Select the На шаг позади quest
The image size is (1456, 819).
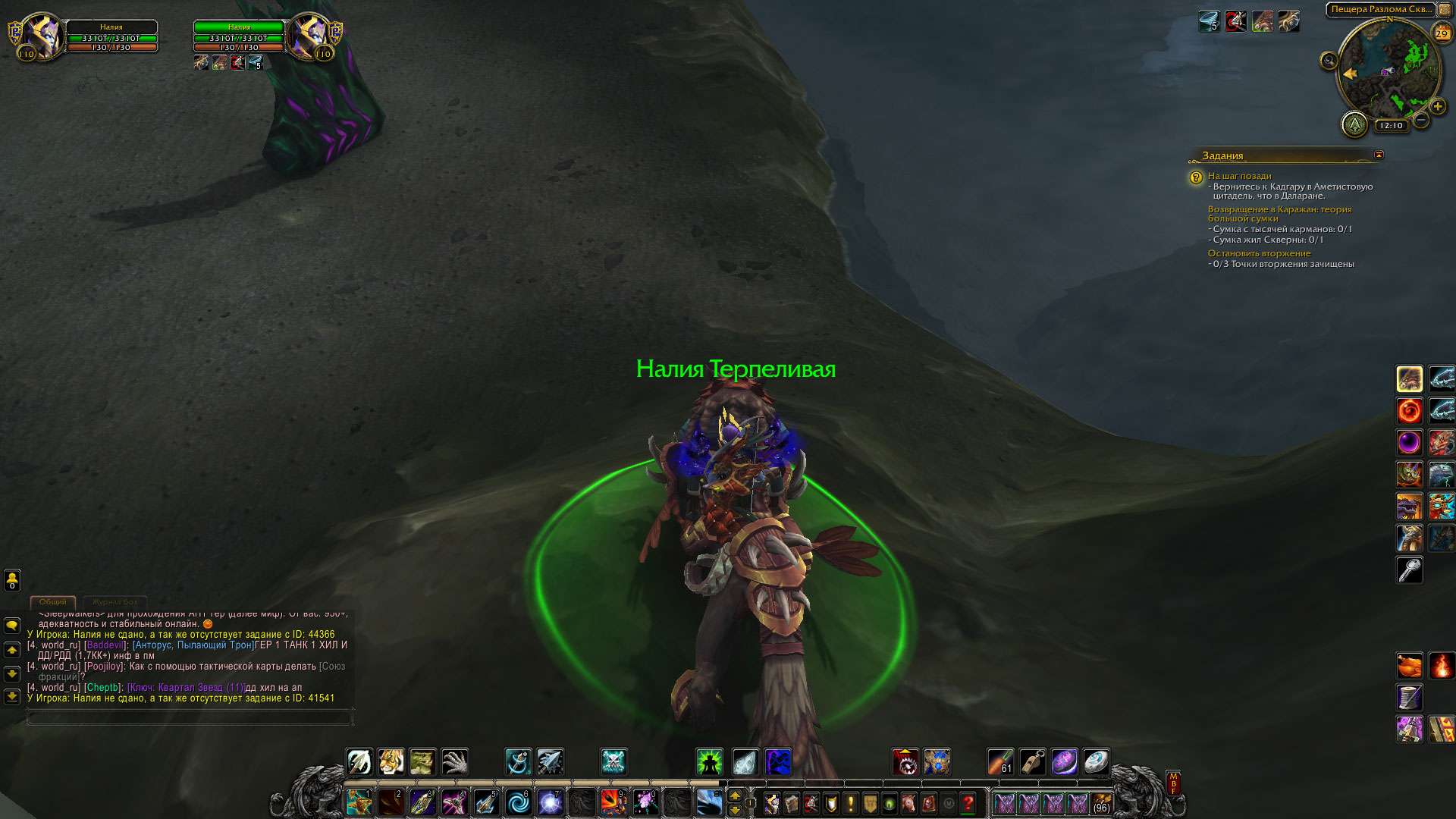tap(1239, 176)
